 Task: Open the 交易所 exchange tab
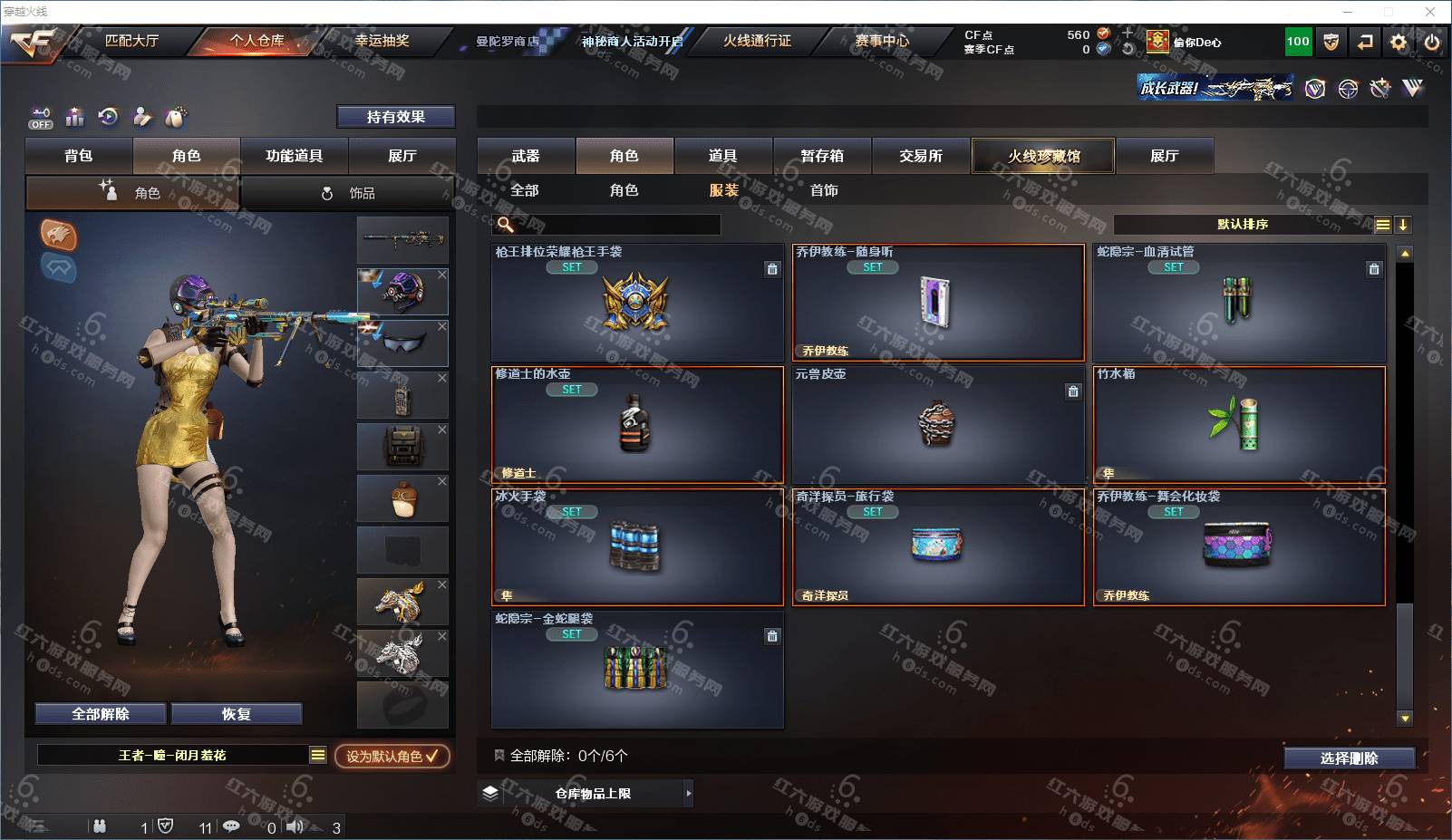[x=921, y=156]
